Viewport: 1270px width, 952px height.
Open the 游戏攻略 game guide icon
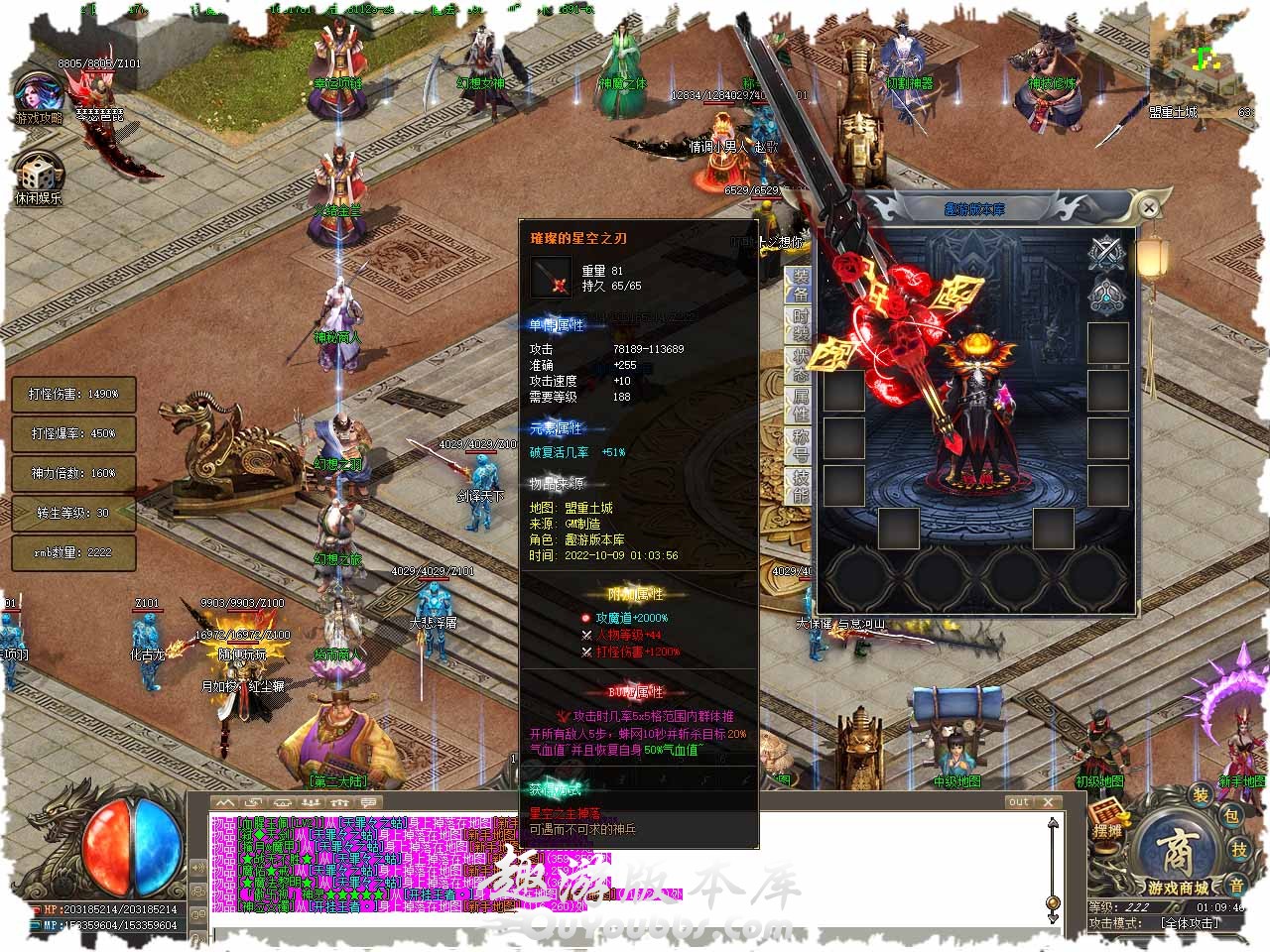pyautogui.click(x=38, y=97)
